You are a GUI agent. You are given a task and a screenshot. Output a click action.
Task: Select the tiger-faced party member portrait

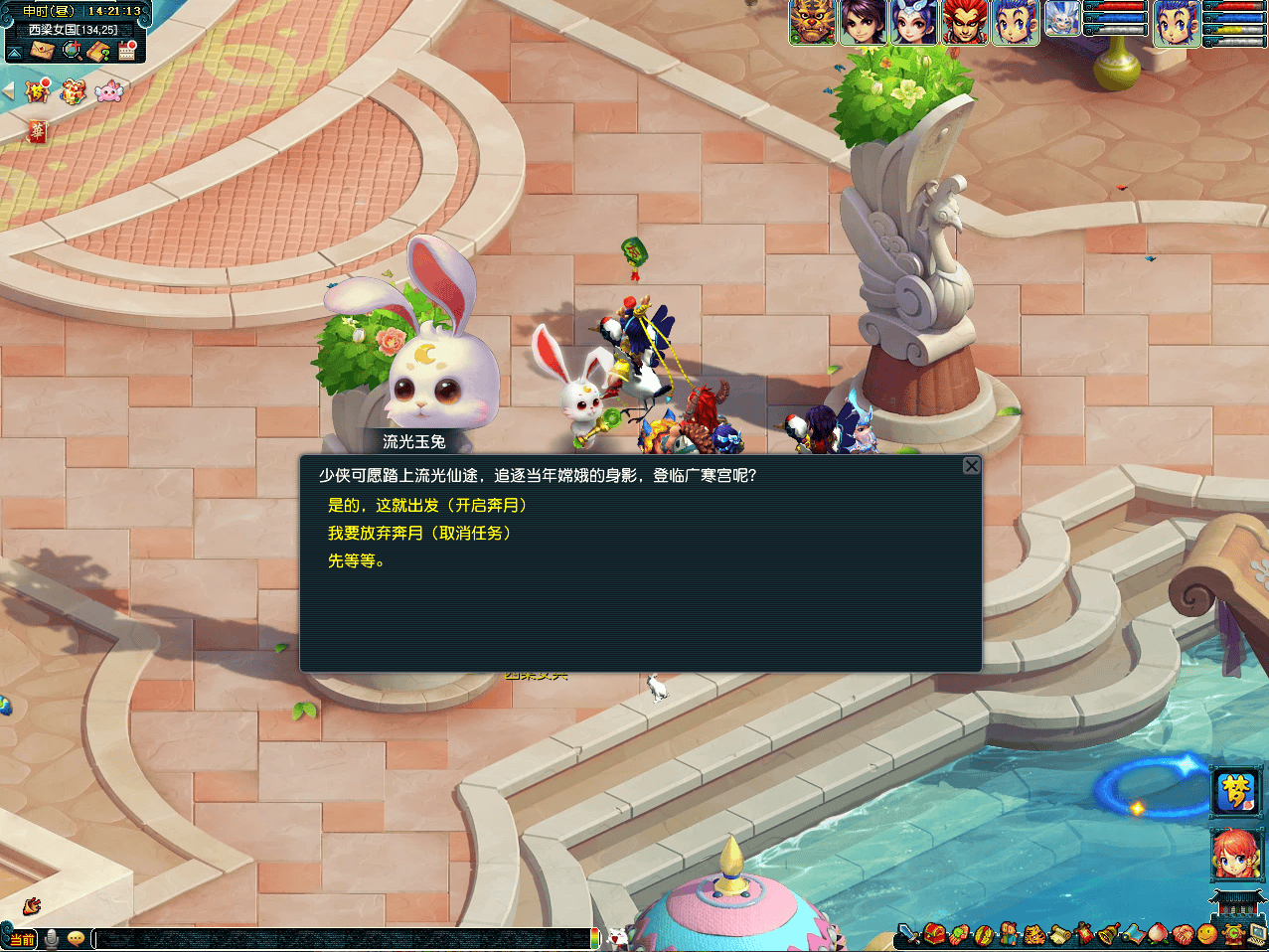(812, 22)
